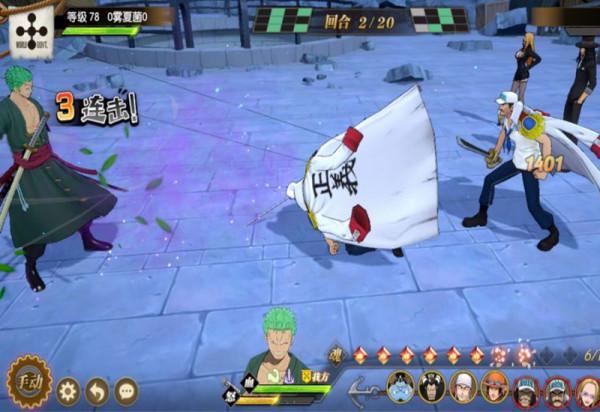Click the World Government flag emblem
This screenshot has height=412, width=600.
(32, 30)
